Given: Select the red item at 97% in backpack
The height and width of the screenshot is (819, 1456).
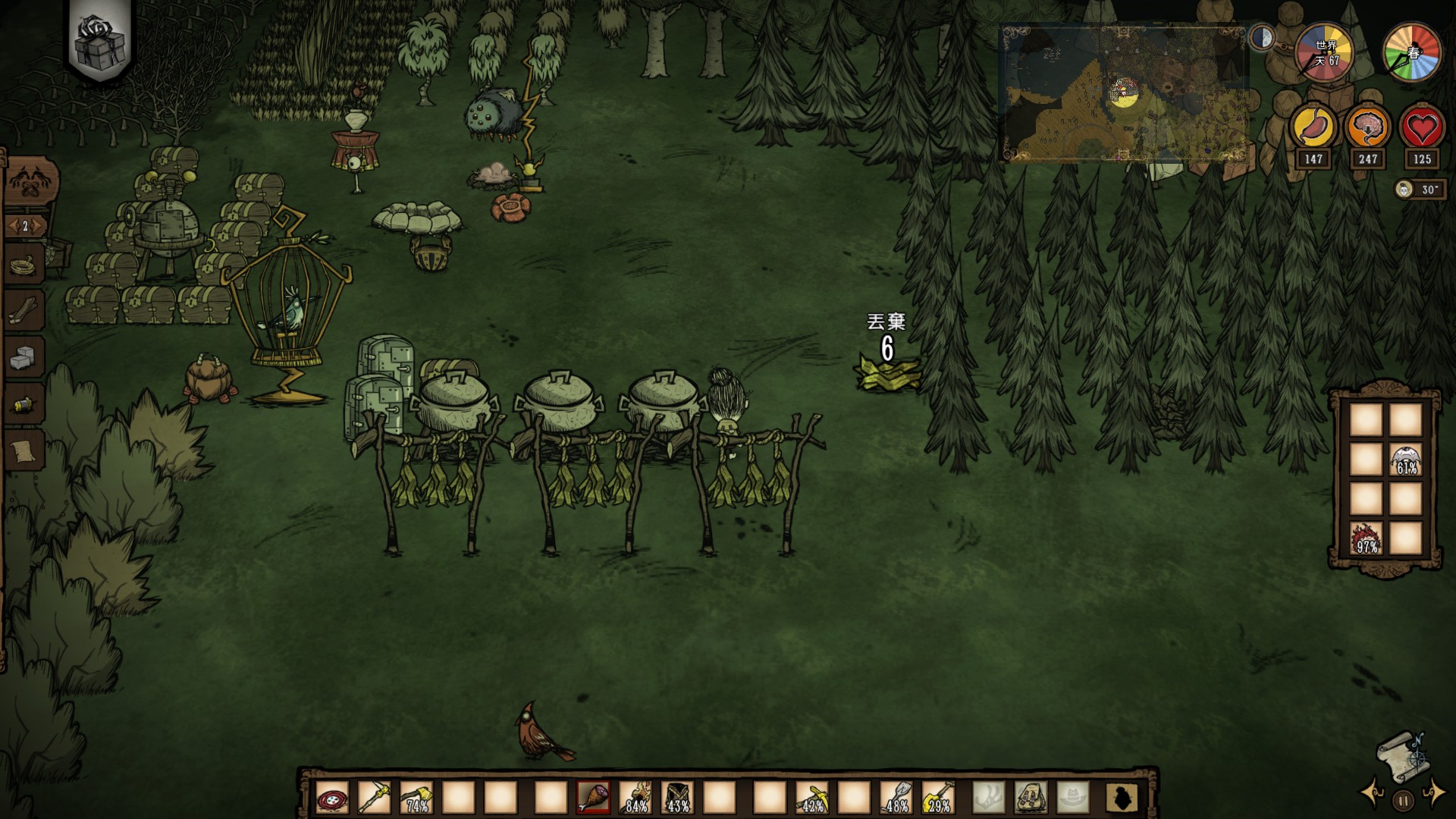Looking at the screenshot, I should point(1367,538).
